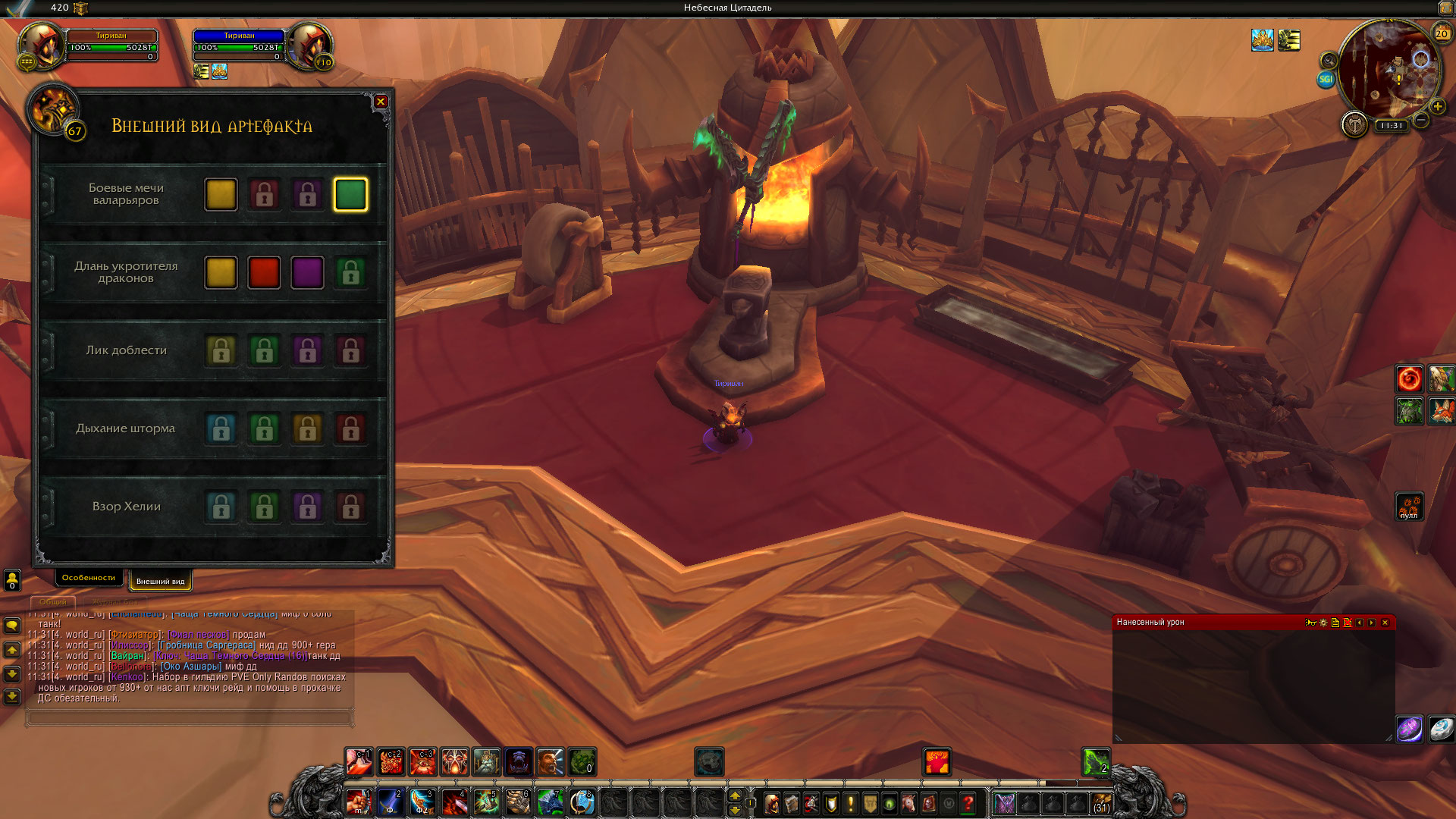Click the blue SGI minimap button
This screenshot has height=819, width=1456.
click(x=1326, y=79)
